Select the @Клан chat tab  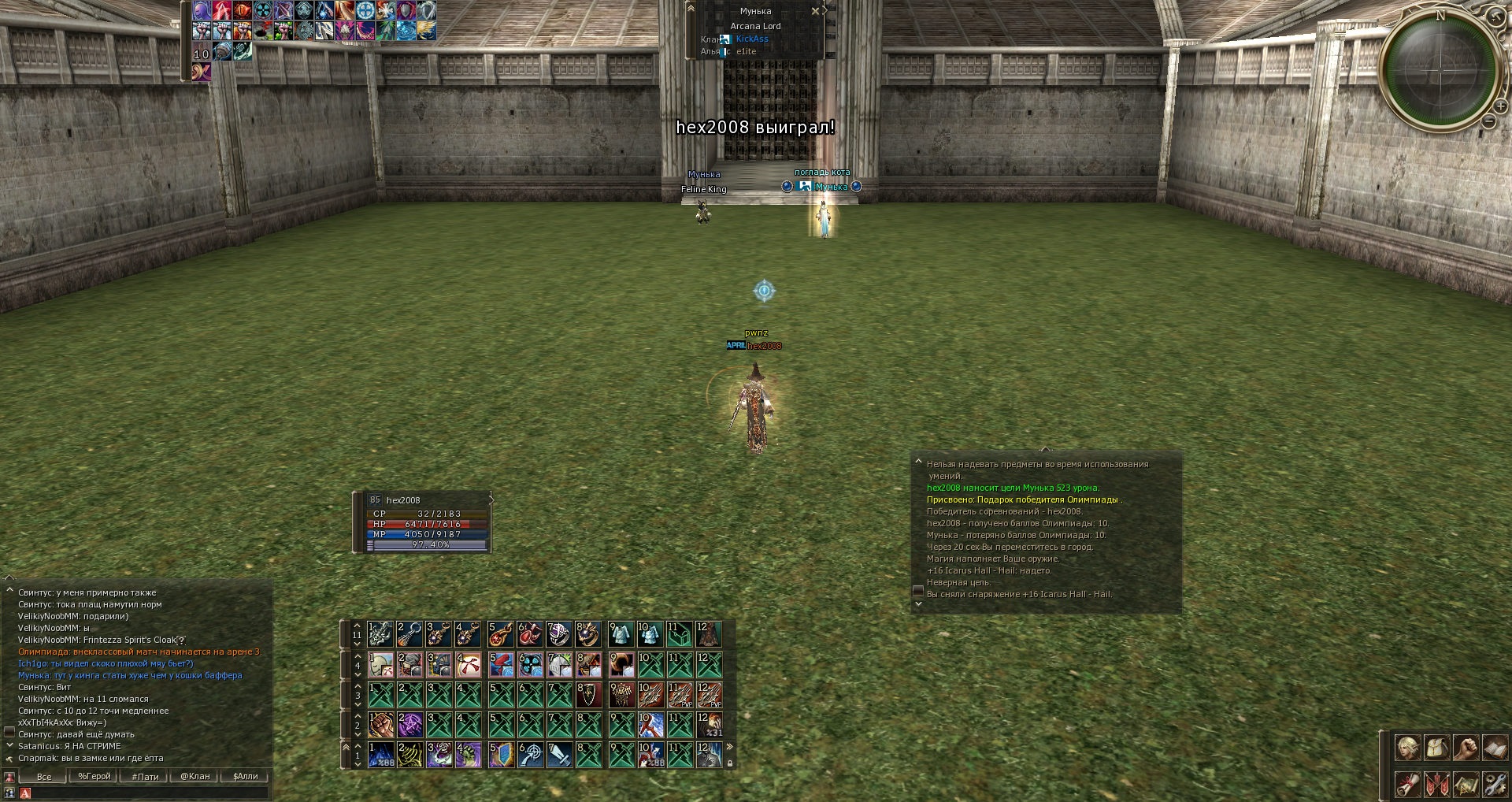pyautogui.click(x=195, y=776)
